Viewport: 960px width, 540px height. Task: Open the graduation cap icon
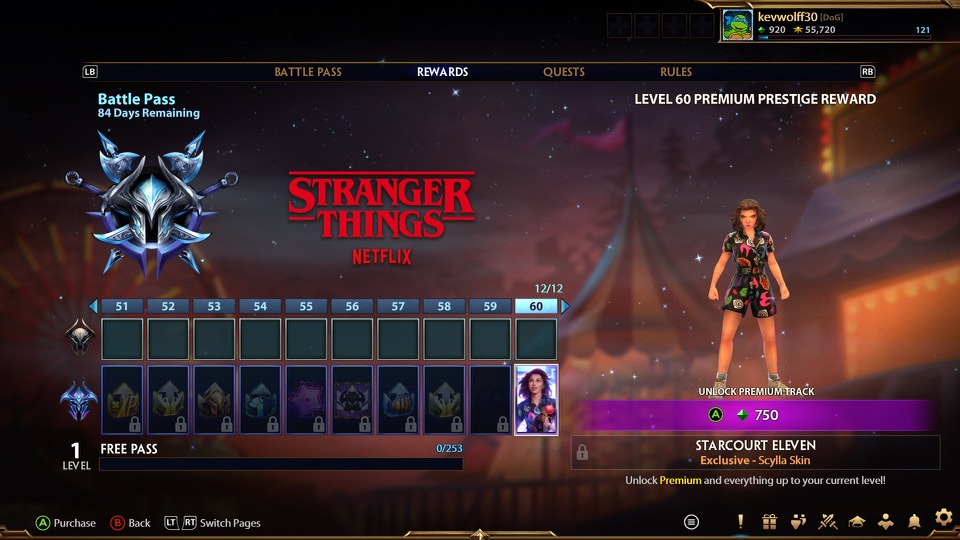[x=856, y=521]
